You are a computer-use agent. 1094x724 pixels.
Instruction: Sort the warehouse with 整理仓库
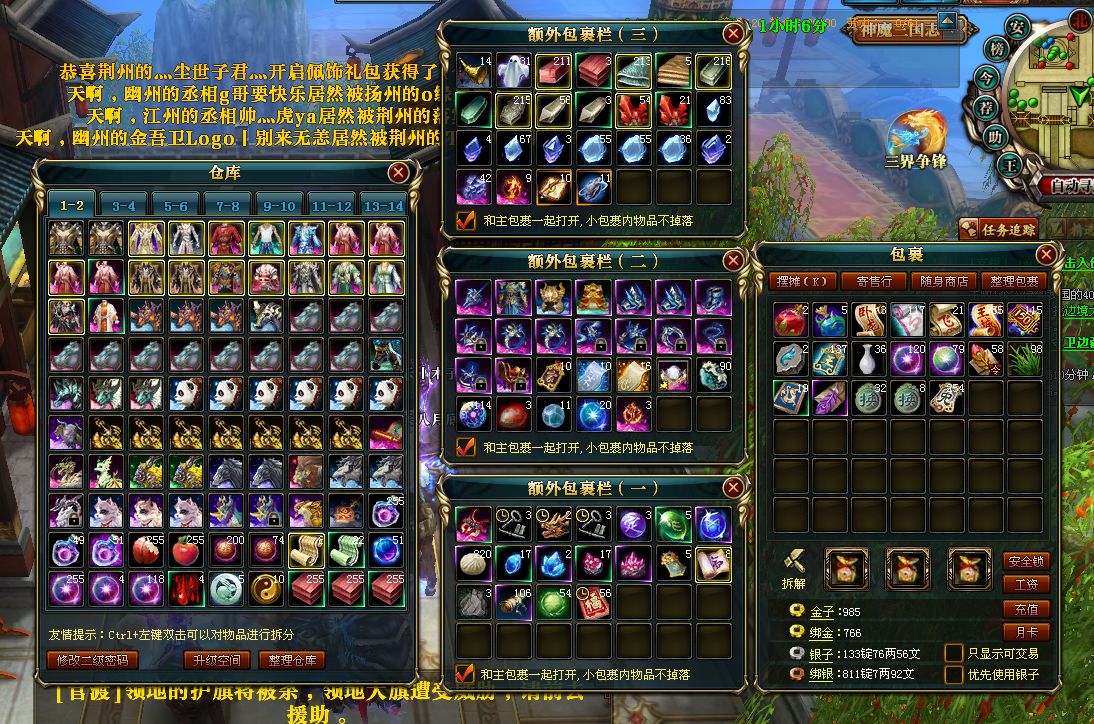[x=292, y=660]
